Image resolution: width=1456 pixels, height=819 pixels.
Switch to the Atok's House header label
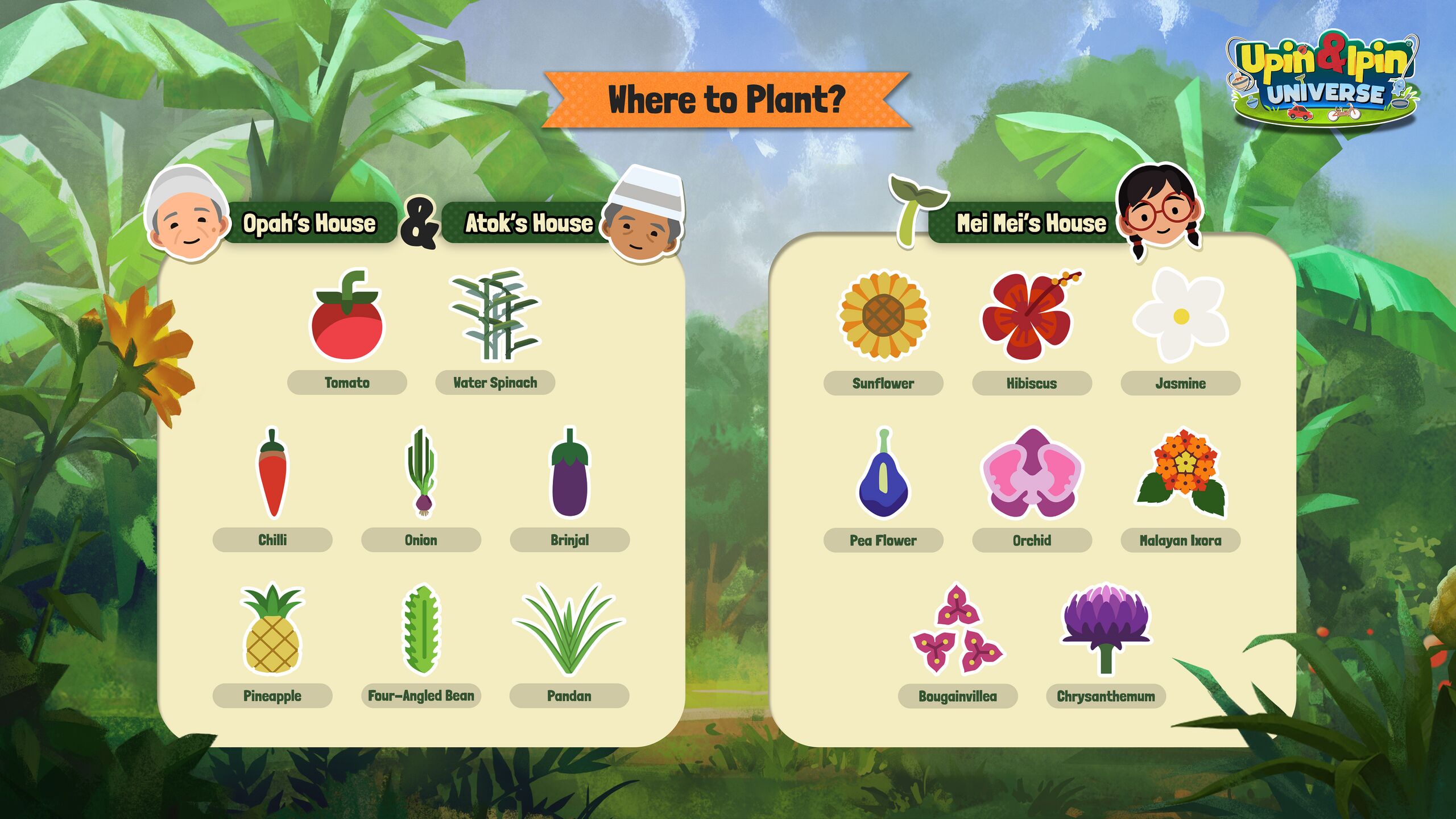(x=529, y=223)
